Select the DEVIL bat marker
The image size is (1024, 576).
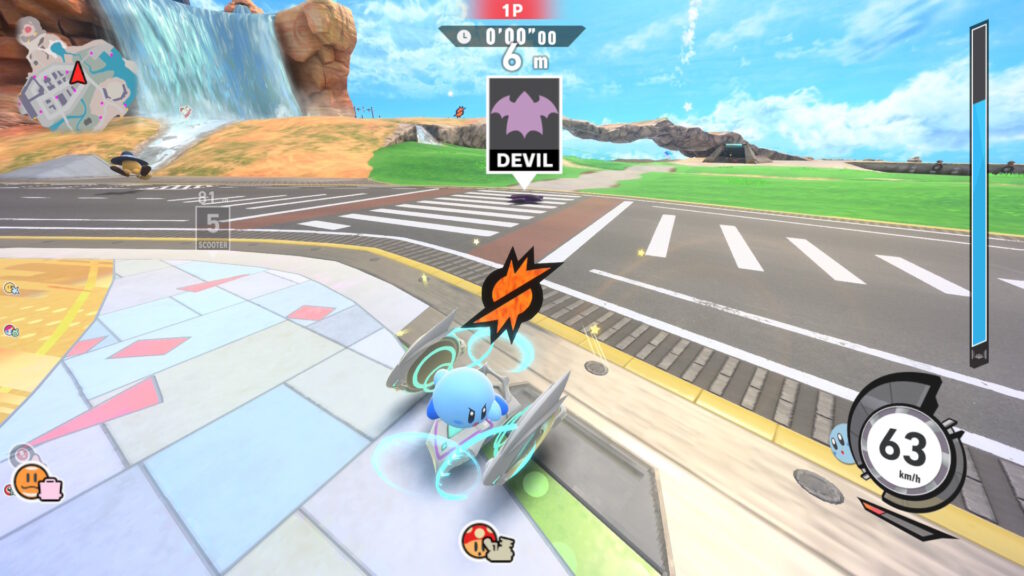[524, 124]
